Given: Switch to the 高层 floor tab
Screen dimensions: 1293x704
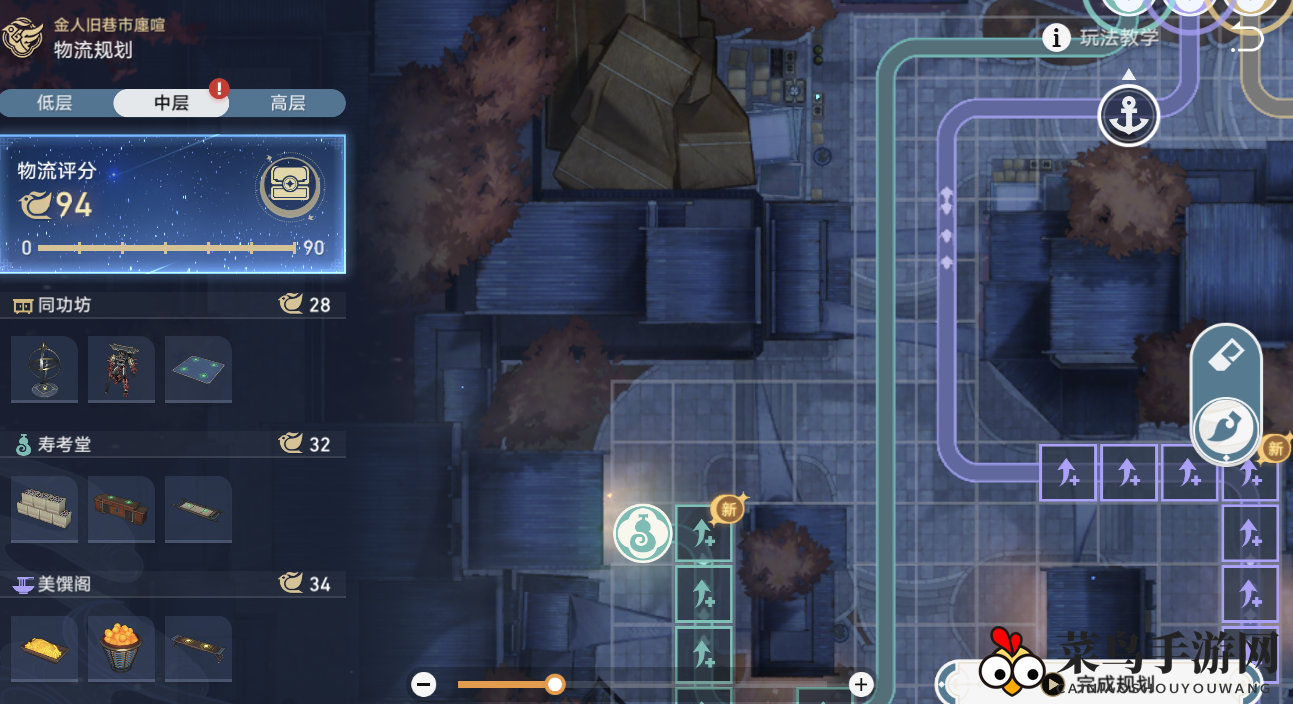Looking at the screenshot, I should 288,103.
